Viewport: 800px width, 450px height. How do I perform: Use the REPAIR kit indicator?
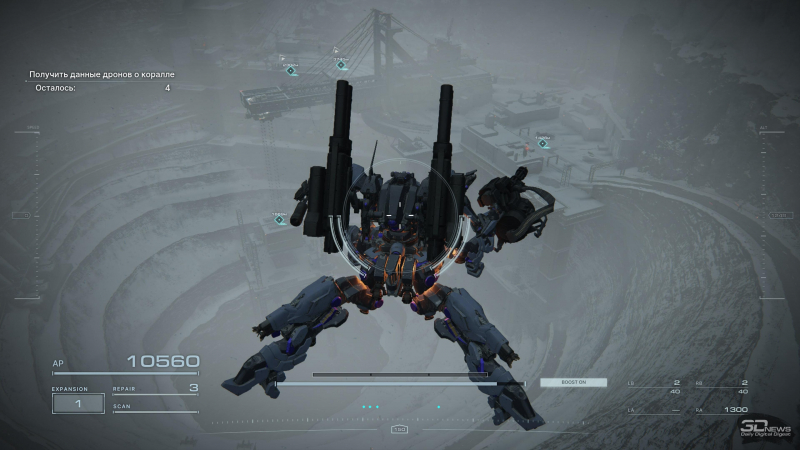(155, 388)
